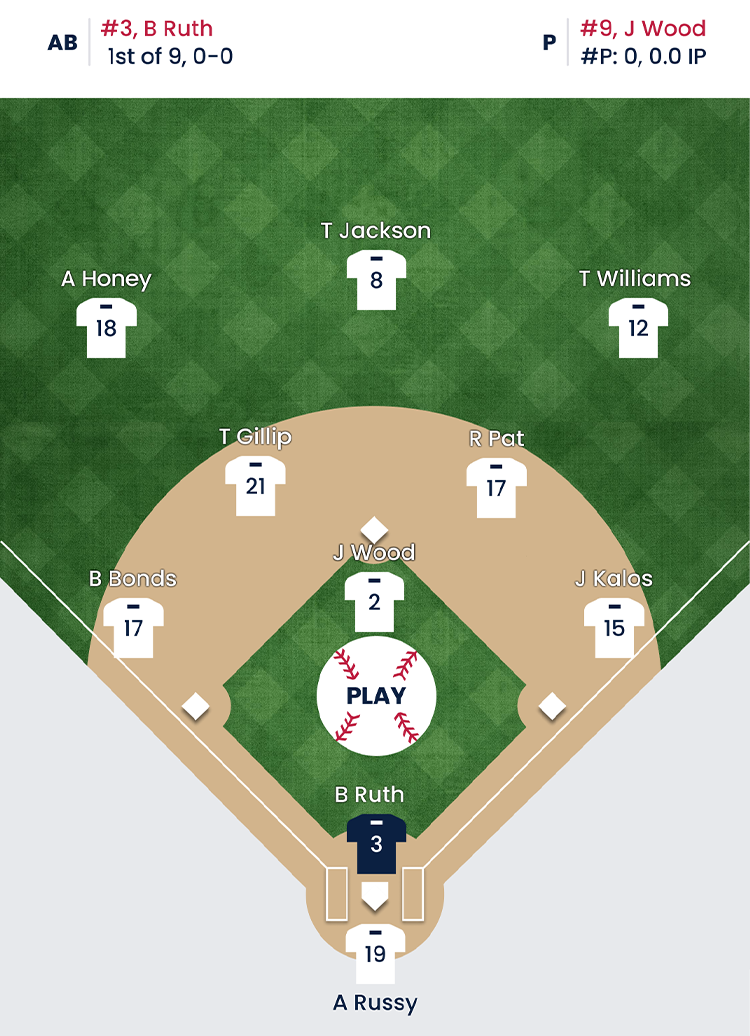The height and width of the screenshot is (1036, 750).
Task: Choose third baseman B Bonds' jersey
Action: coord(133,627)
